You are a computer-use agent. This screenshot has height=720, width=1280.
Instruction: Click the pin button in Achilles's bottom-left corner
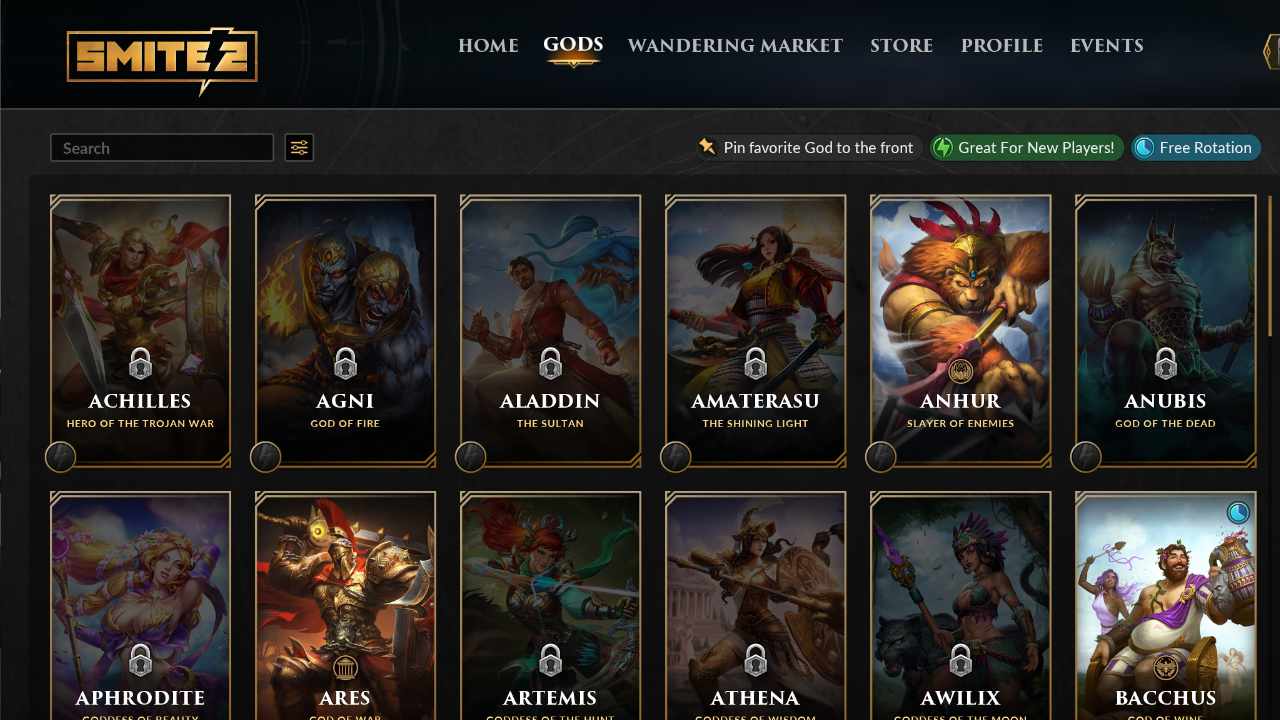pos(60,457)
